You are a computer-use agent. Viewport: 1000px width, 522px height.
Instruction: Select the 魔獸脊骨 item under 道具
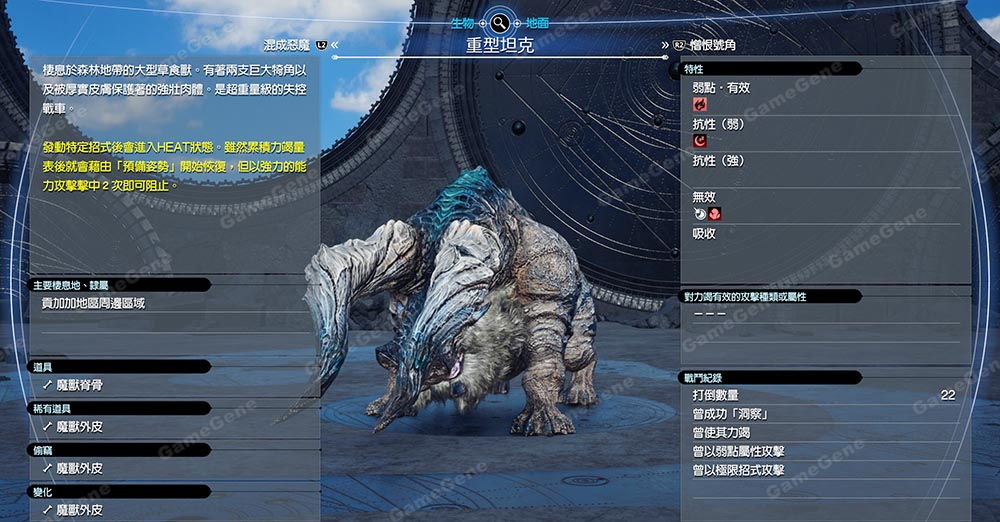coord(79,385)
